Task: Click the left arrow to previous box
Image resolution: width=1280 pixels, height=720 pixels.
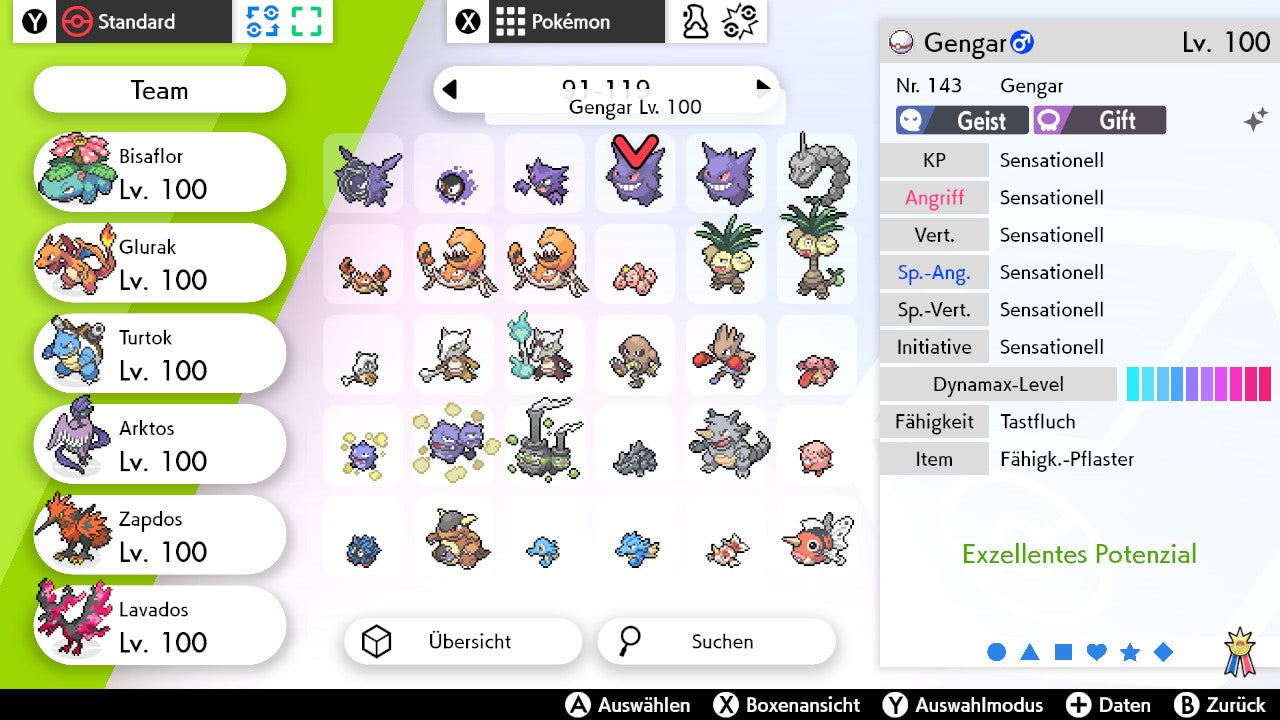Action: click(x=449, y=90)
